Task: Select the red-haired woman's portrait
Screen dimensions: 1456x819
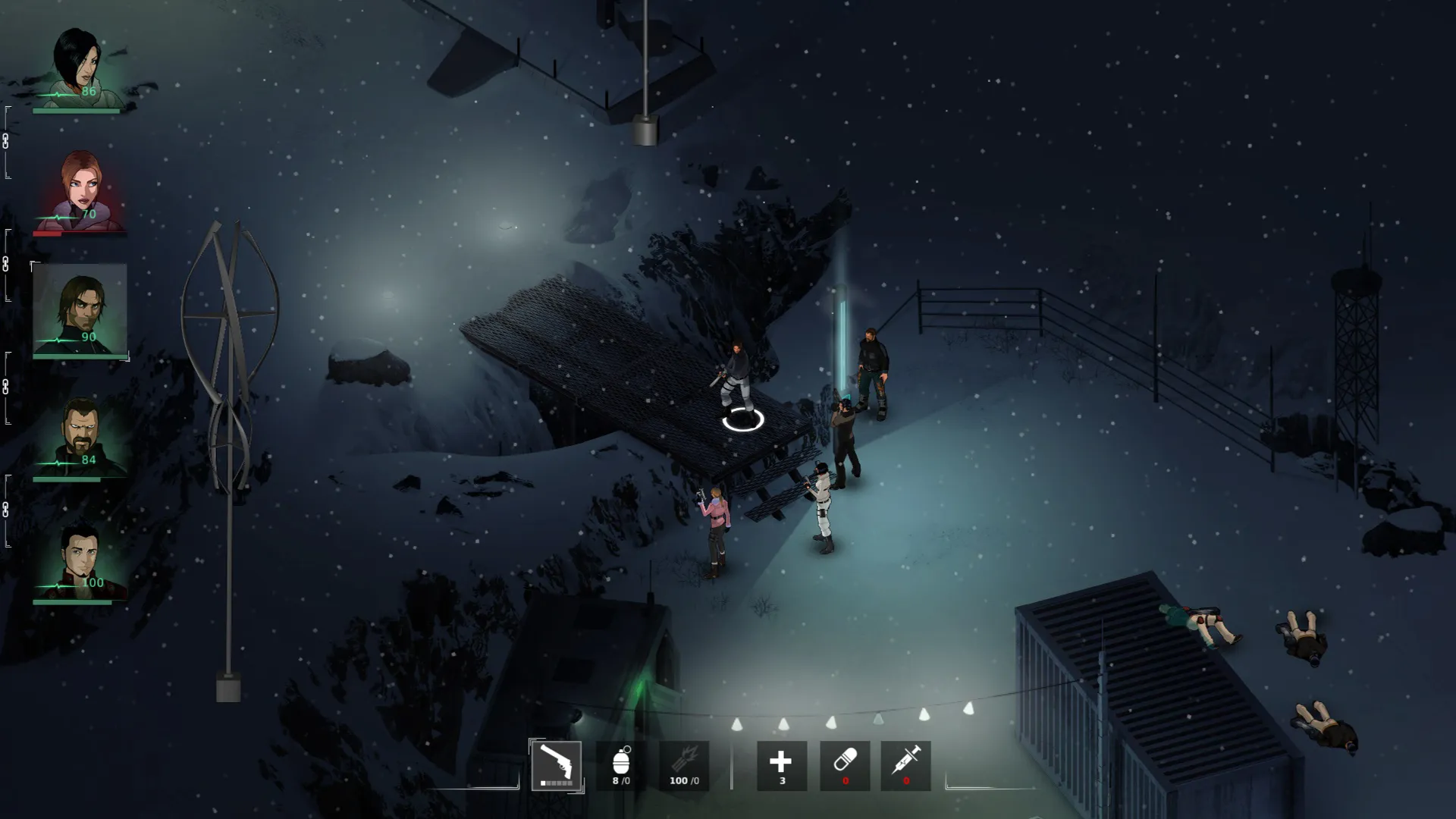Action: coord(80,191)
